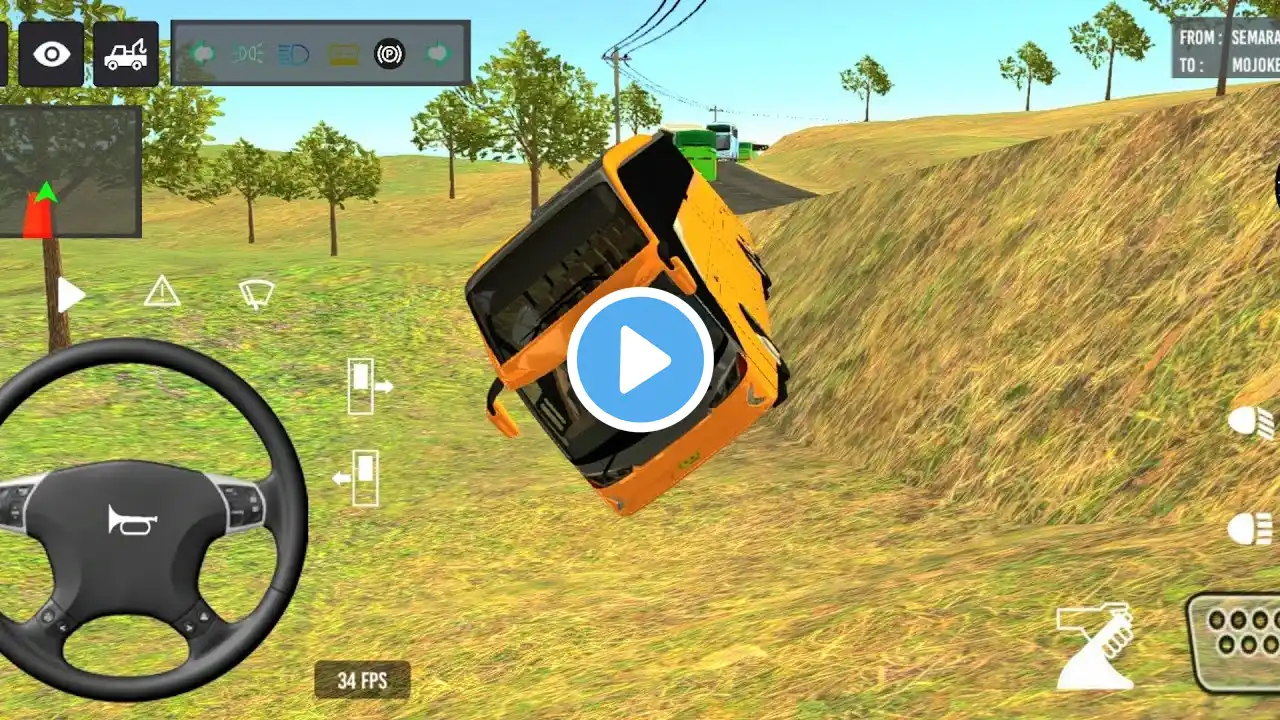Screen dimensions: 1280x720
Task: Activate the left turn signal indicator
Action: (x=201, y=53)
